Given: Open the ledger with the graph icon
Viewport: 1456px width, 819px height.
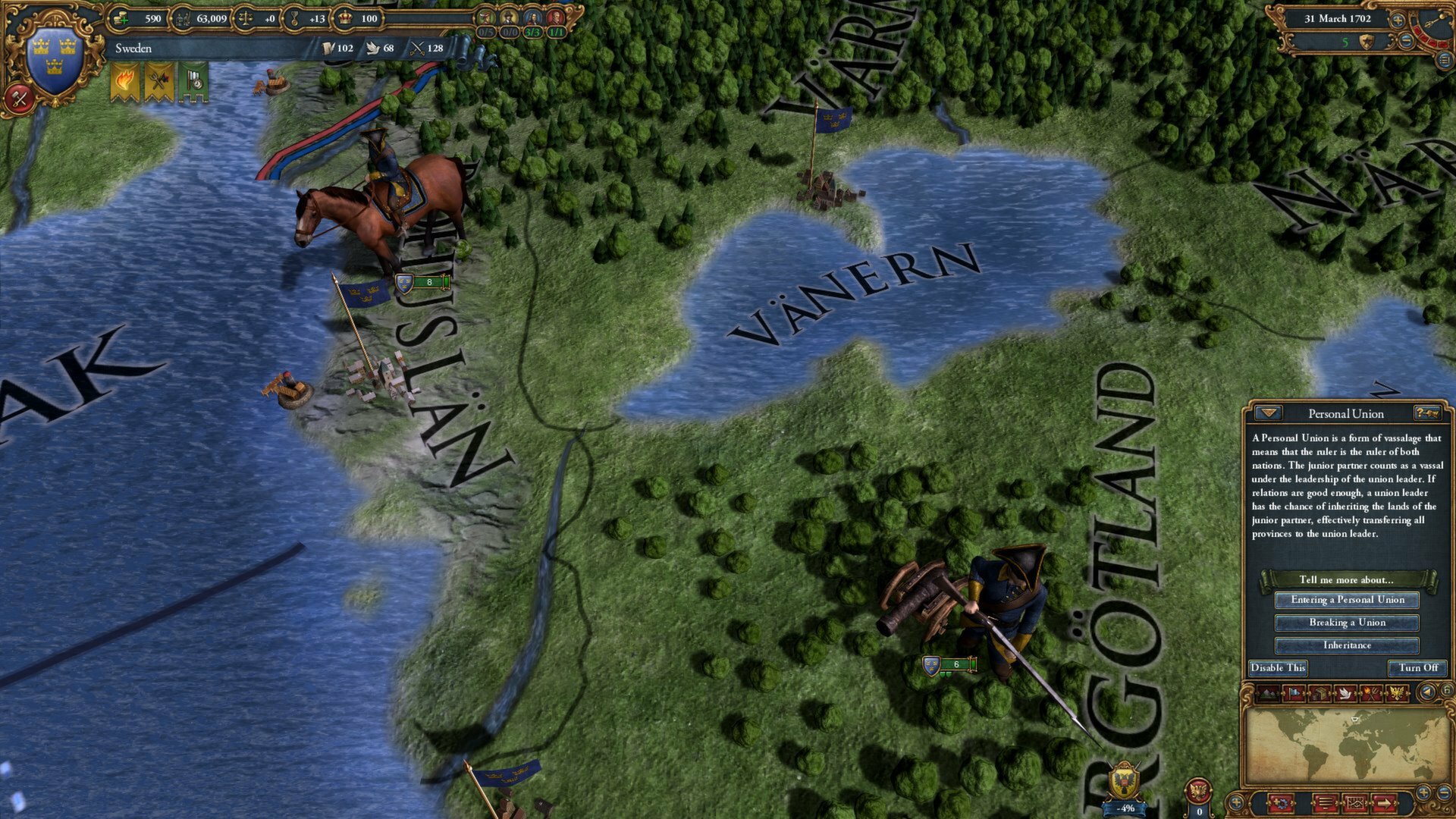Looking at the screenshot, I should point(1355,802).
